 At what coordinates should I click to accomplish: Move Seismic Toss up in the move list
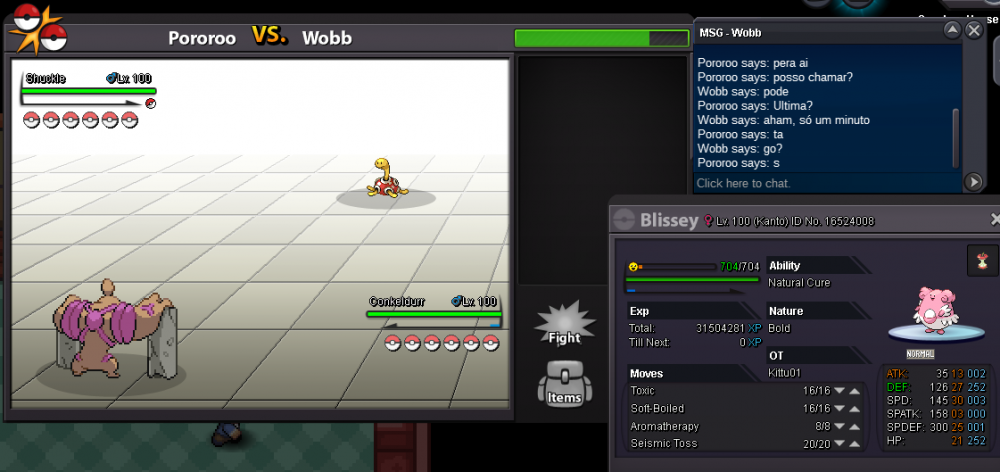tap(856, 444)
